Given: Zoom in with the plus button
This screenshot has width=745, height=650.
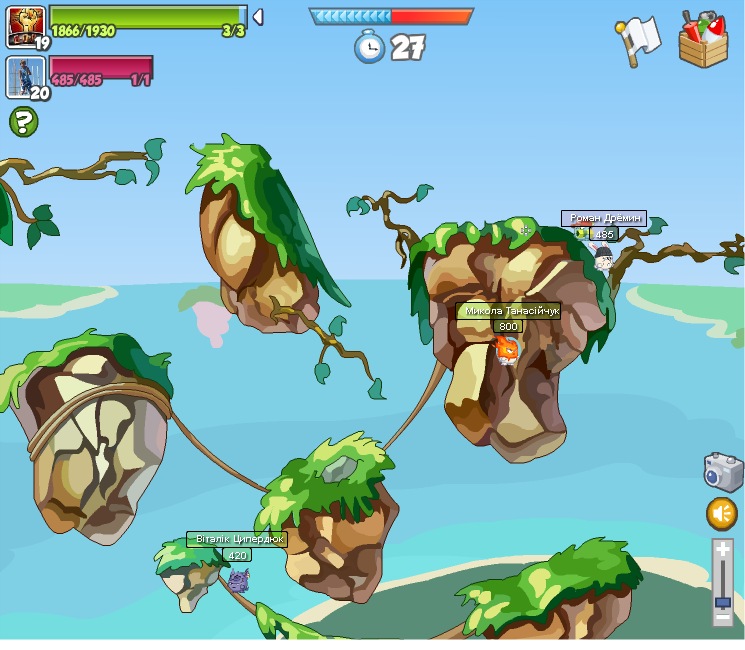Looking at the screenshot, I should point(722,550).
